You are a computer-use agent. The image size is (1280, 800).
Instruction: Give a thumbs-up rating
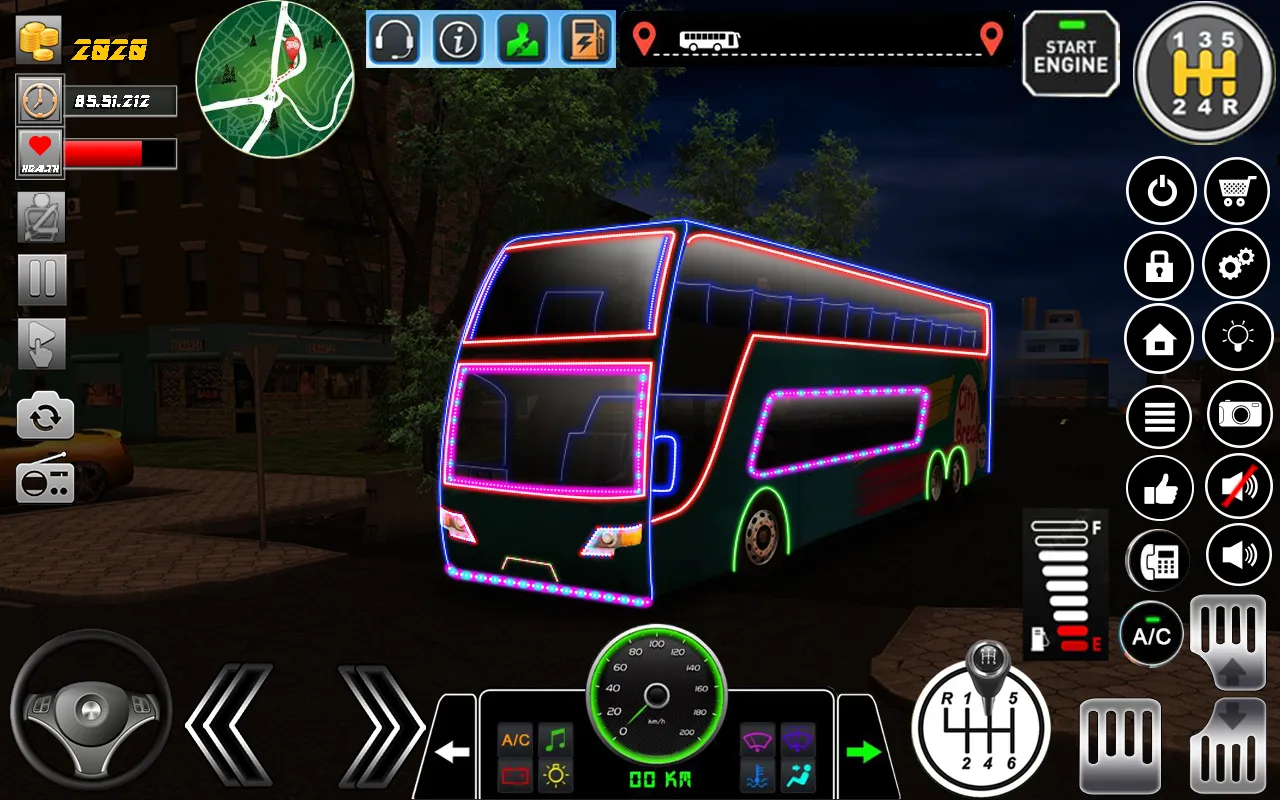[1160, 489]
